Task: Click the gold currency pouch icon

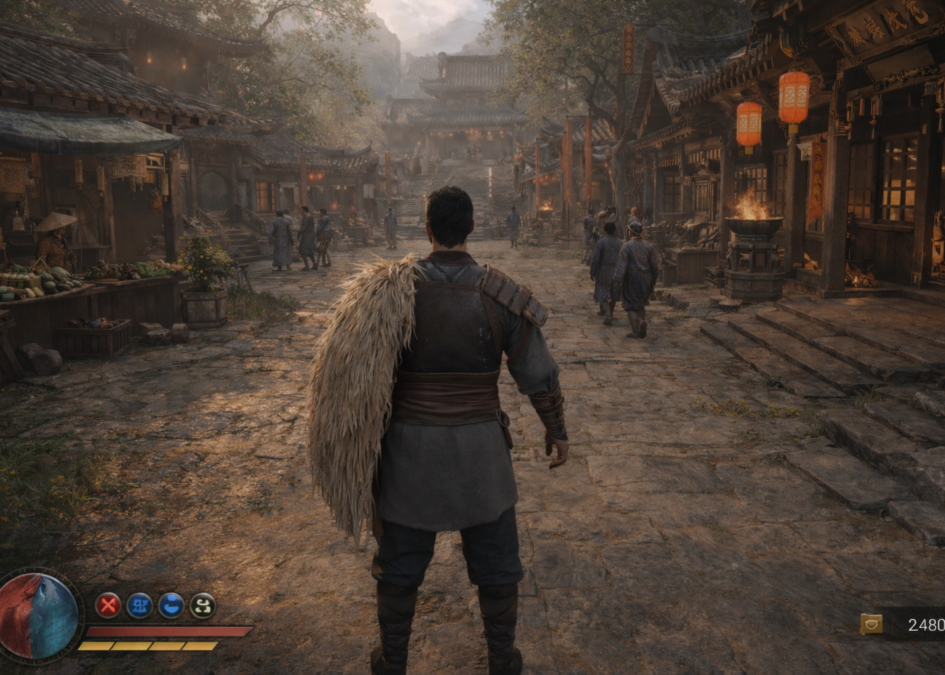Action: coord(871,624)
